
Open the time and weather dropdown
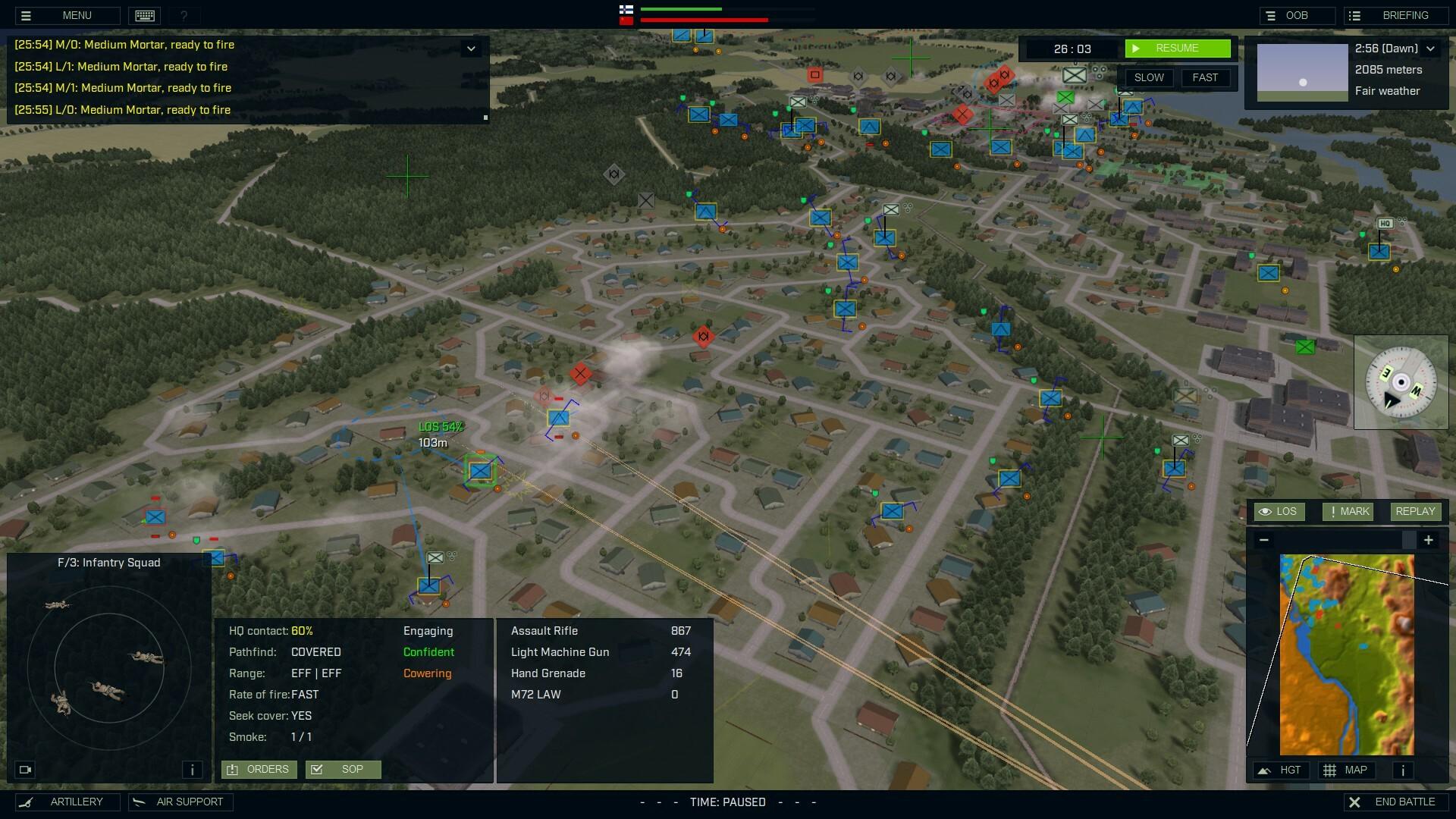click(1431, 48)
